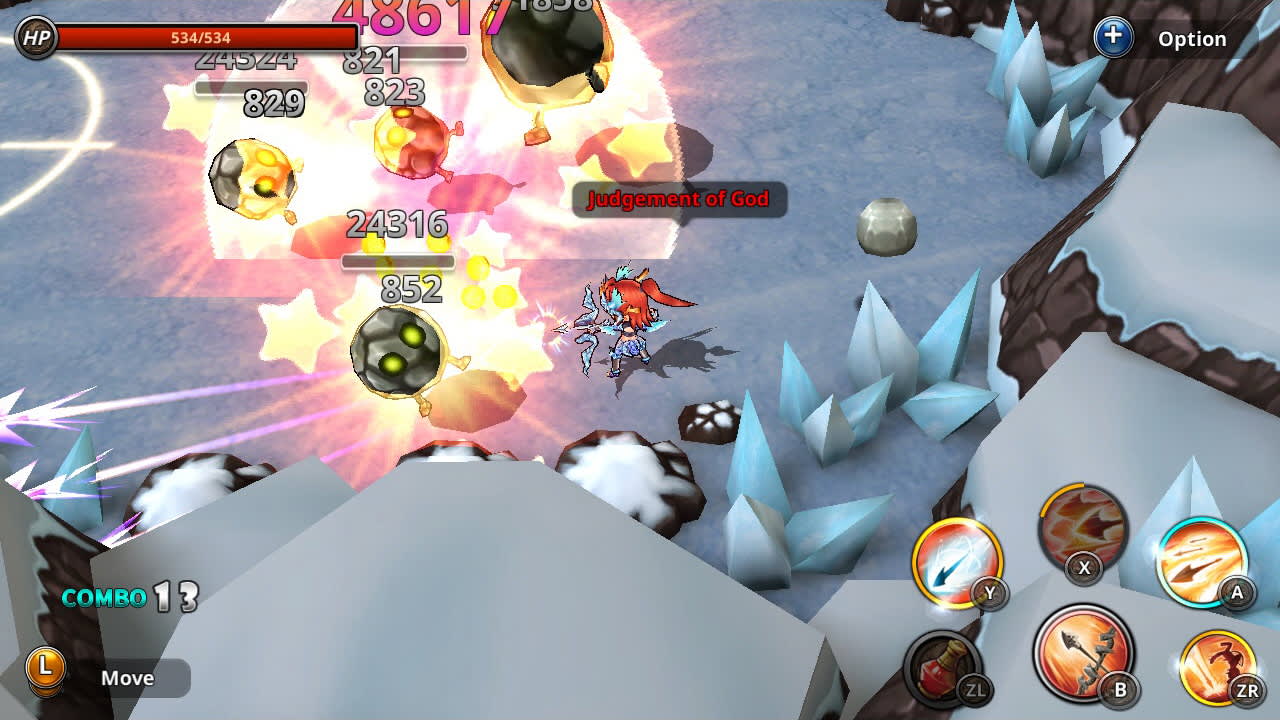The width and height of the screenshot is (1280, 720).
Task: Select the archer character in the snow
Action: click(630, 320)
